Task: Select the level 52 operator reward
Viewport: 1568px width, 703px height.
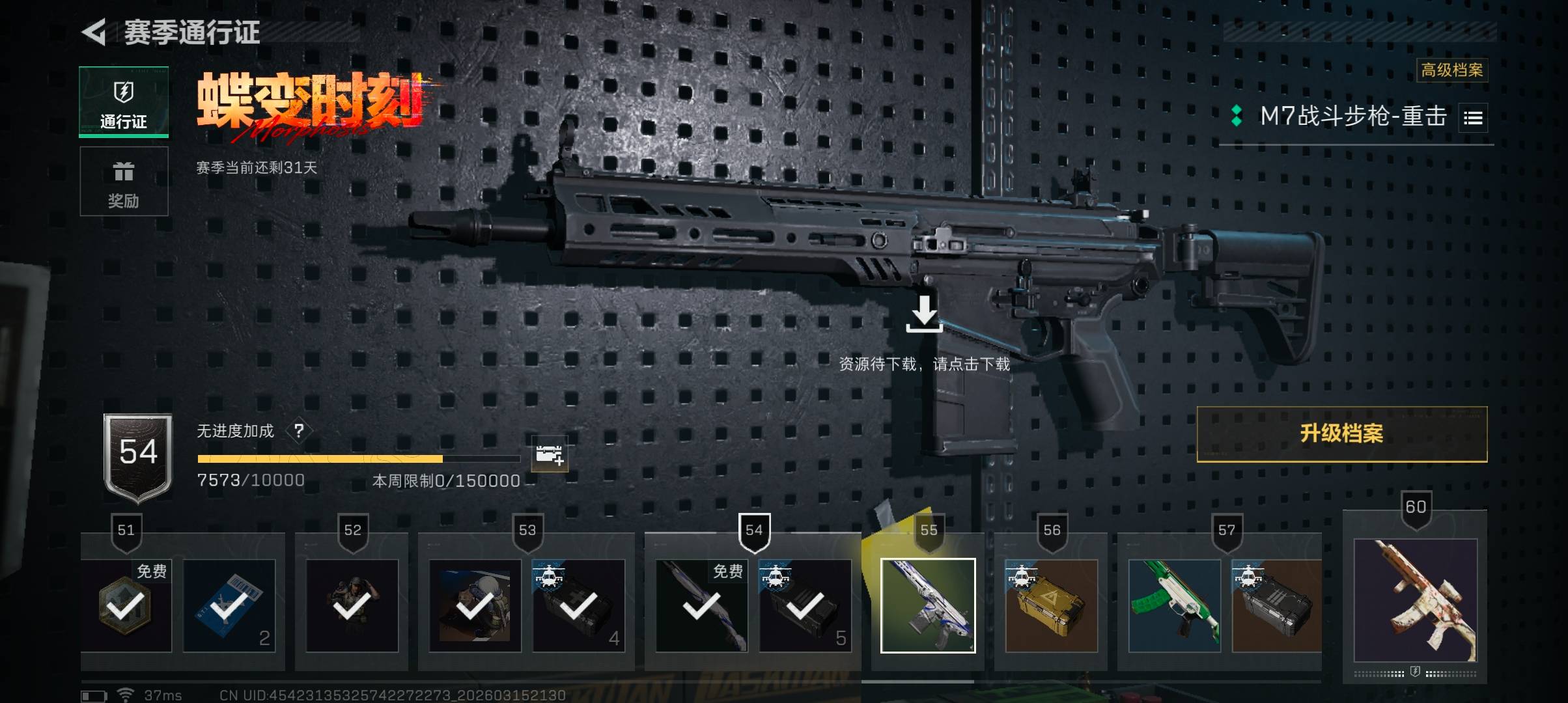Action: pyautogui.click(x=352, y=605)
